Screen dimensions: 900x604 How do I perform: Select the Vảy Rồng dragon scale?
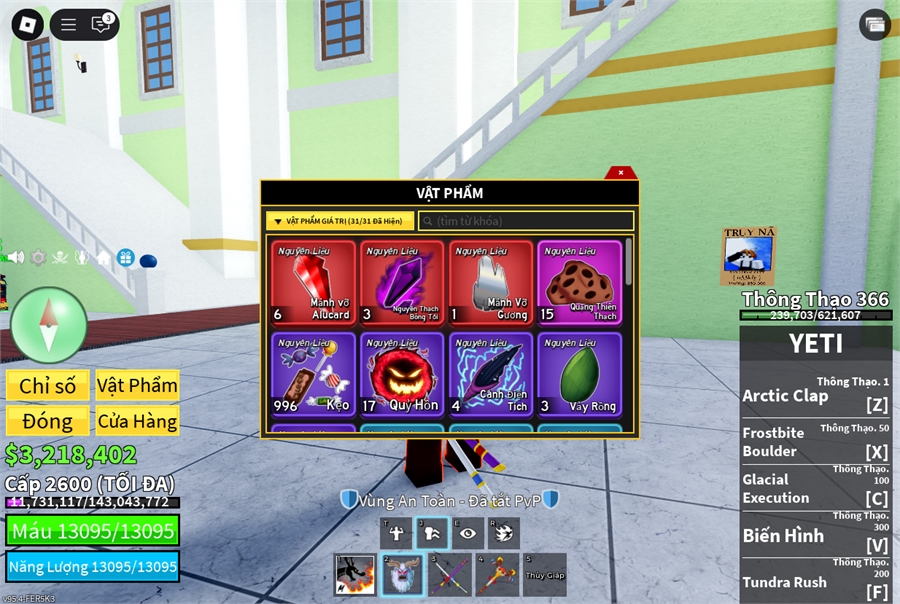(579, 374)
